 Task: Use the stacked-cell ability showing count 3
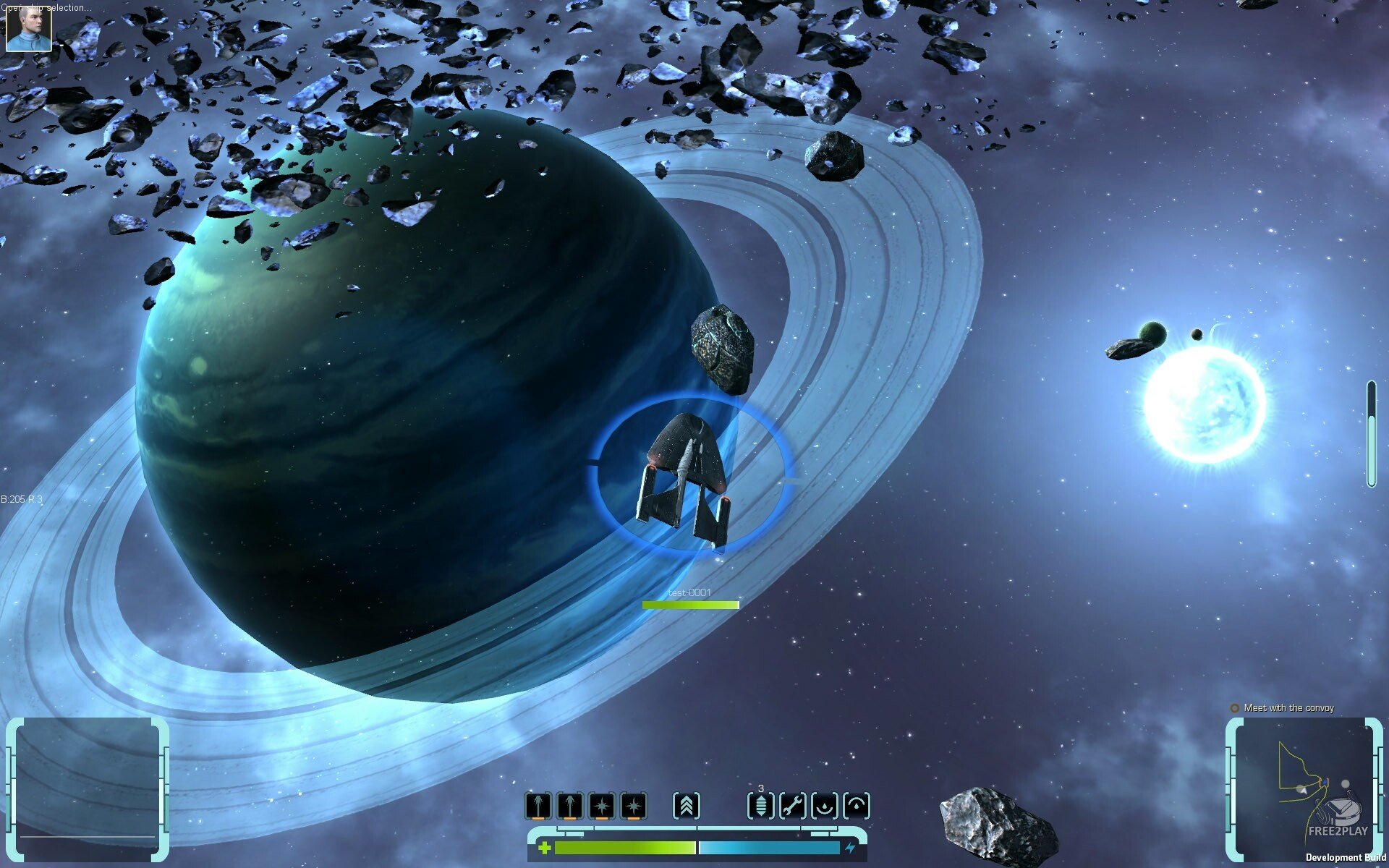coord(760,805)
